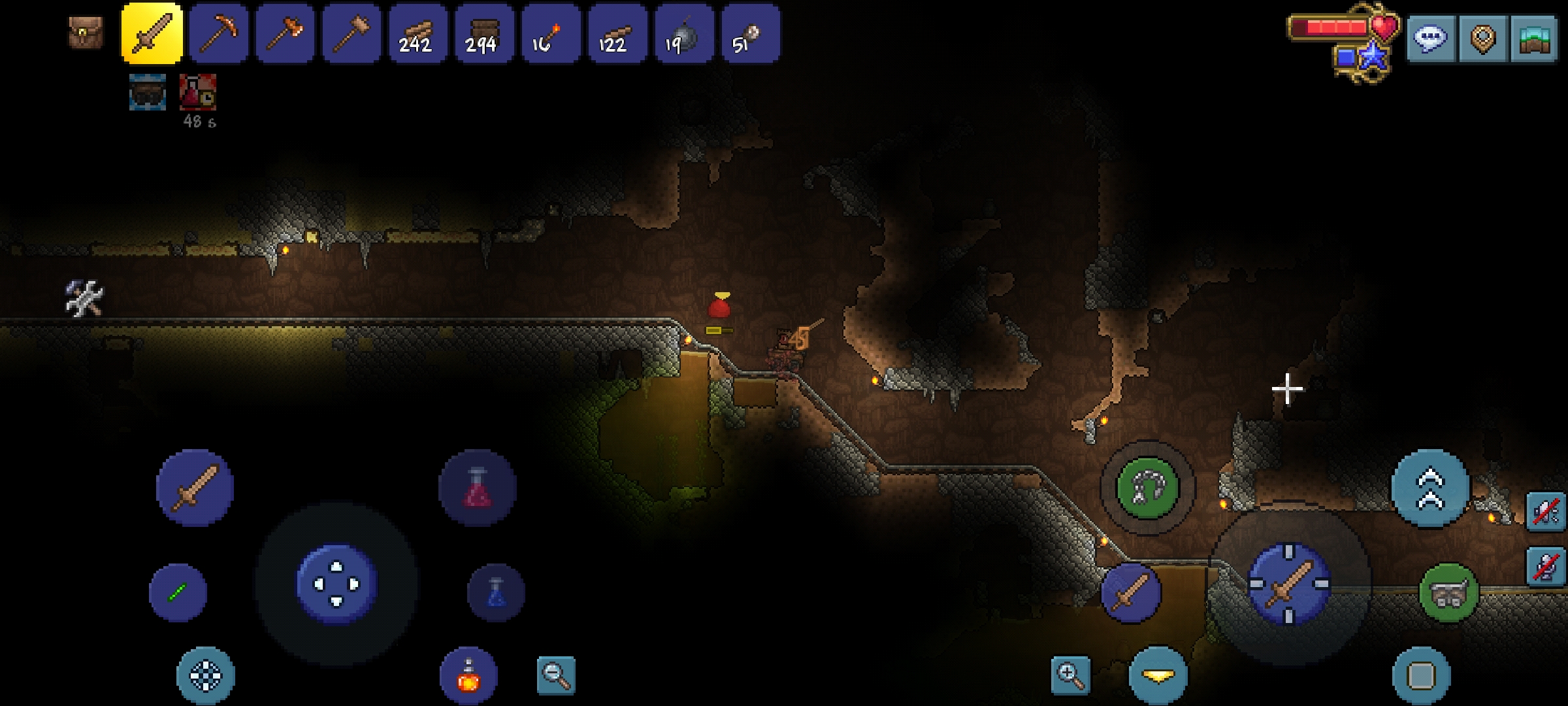Select the torch stack of 16
1568x706 pixels.
(x=551, y=33)
